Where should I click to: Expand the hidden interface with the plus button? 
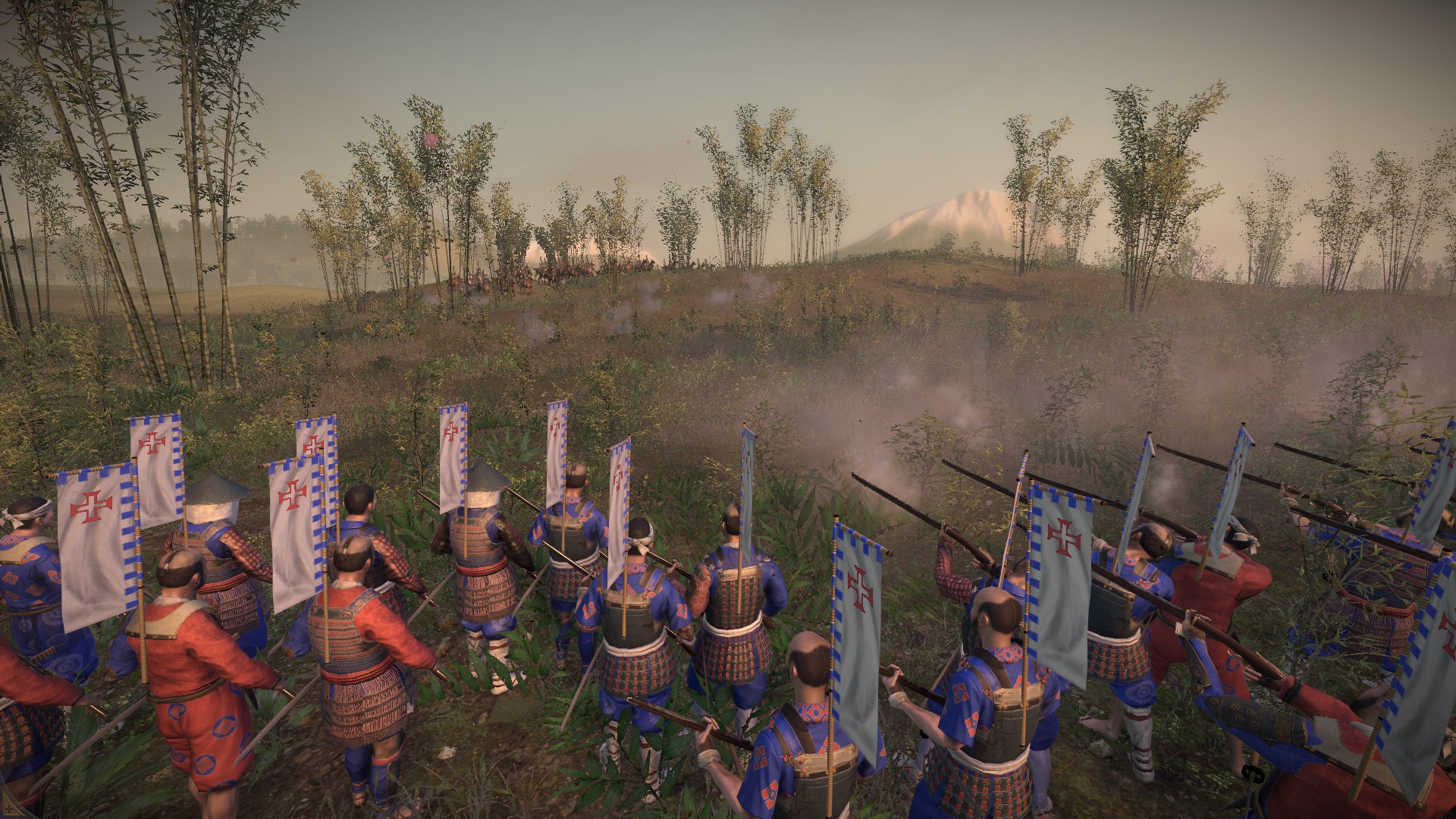tap(9, 809)
